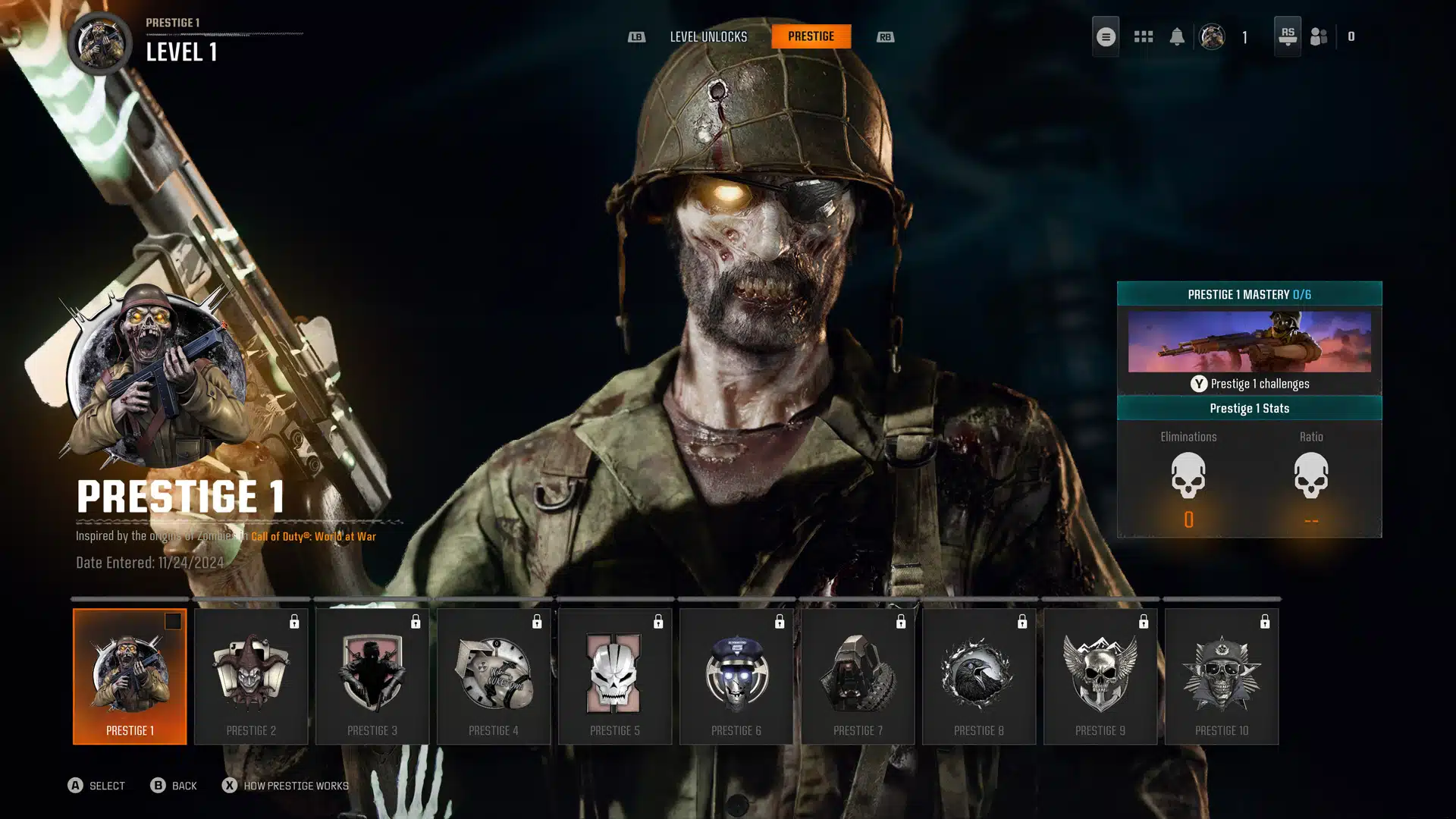Select the Prestige 1 mastery weapon banner image
Image resolution: width=1456 pixels, height=819 pixels.
[x=1250, y=342]
